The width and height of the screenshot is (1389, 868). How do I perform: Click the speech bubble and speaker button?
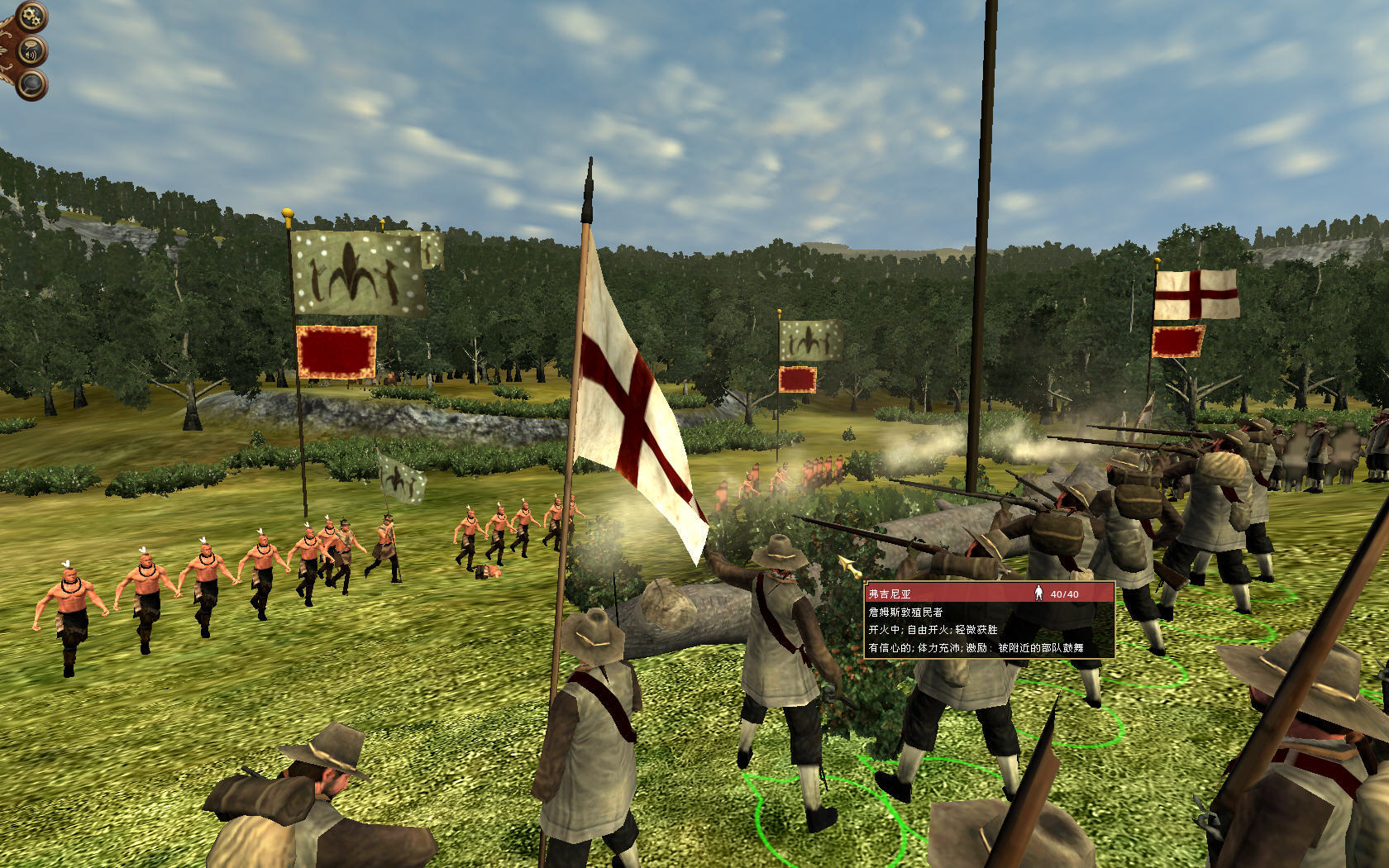pos(32,51)
